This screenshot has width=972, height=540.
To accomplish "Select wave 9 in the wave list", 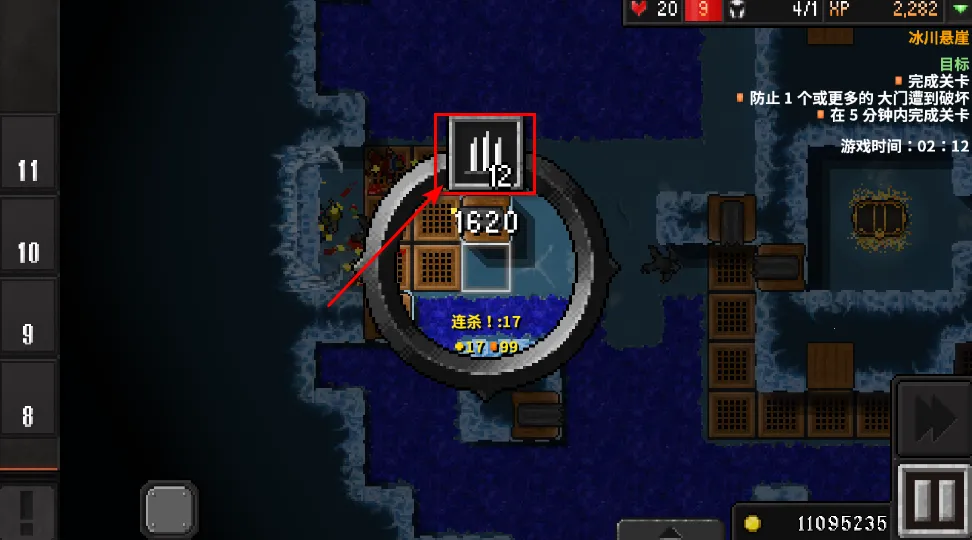I will pyautogui.click(x=28, y=333).
